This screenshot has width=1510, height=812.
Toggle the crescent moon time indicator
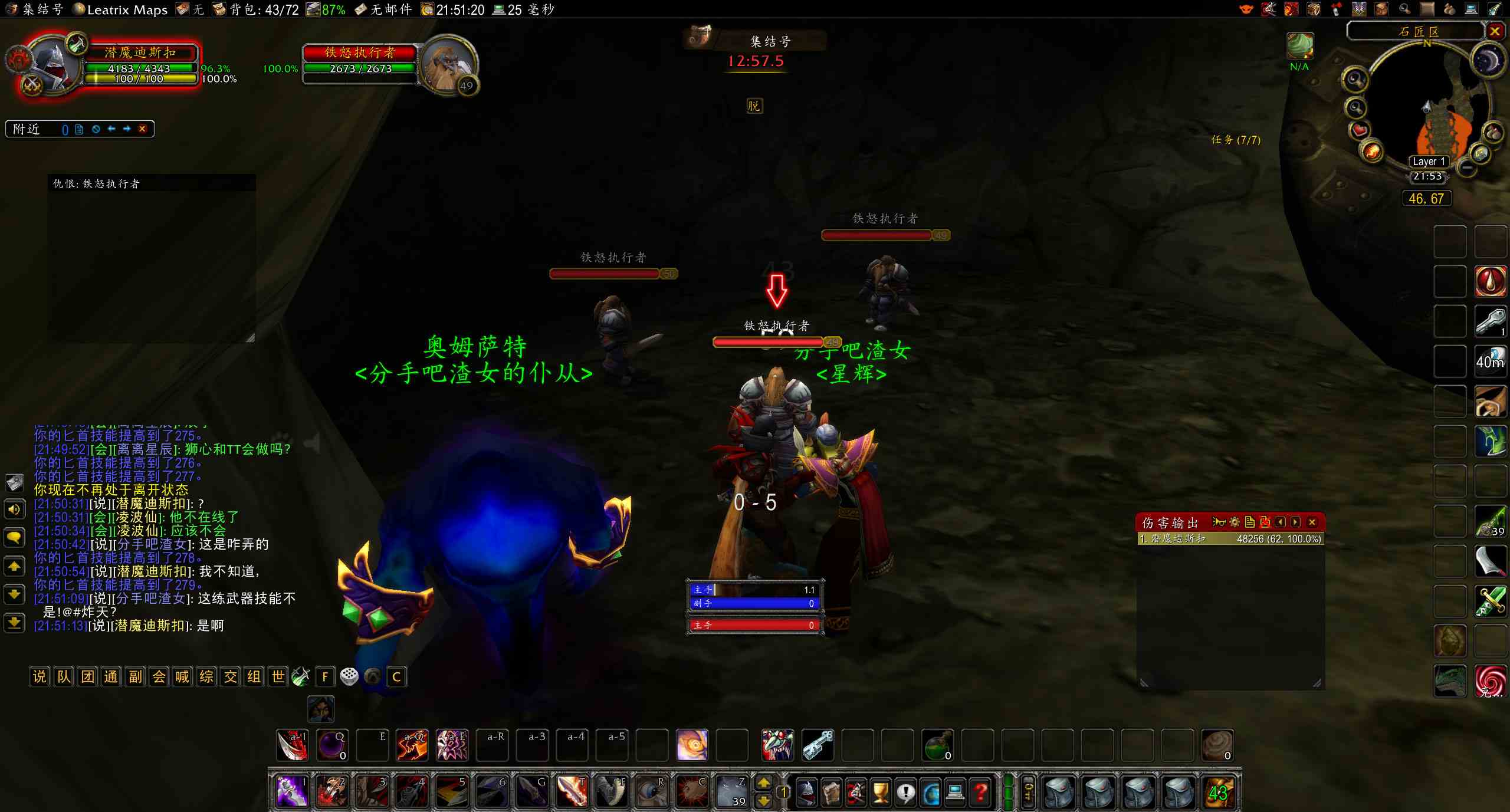1487,60
